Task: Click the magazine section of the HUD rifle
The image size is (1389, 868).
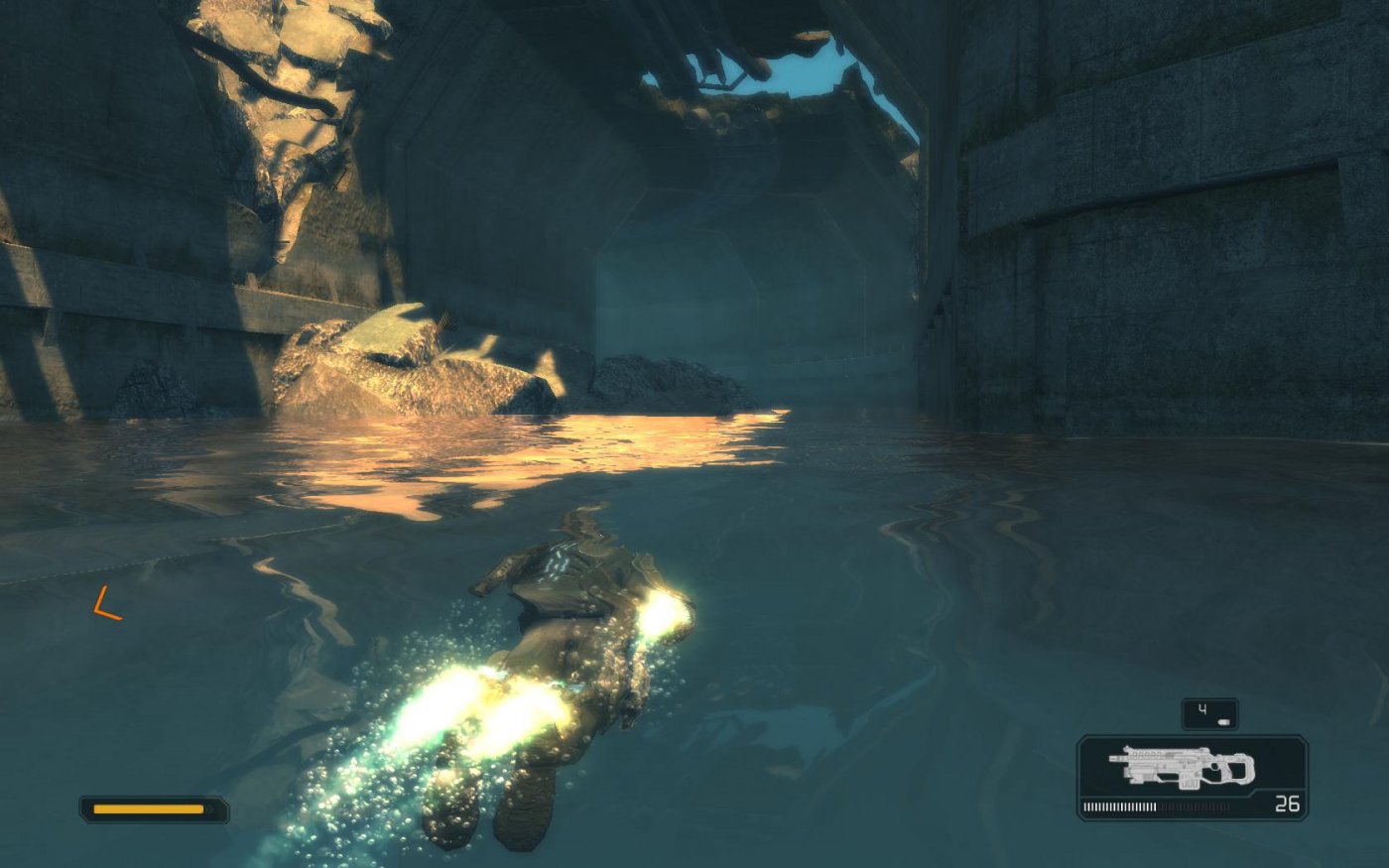Action: click(x=1189, y=783)
